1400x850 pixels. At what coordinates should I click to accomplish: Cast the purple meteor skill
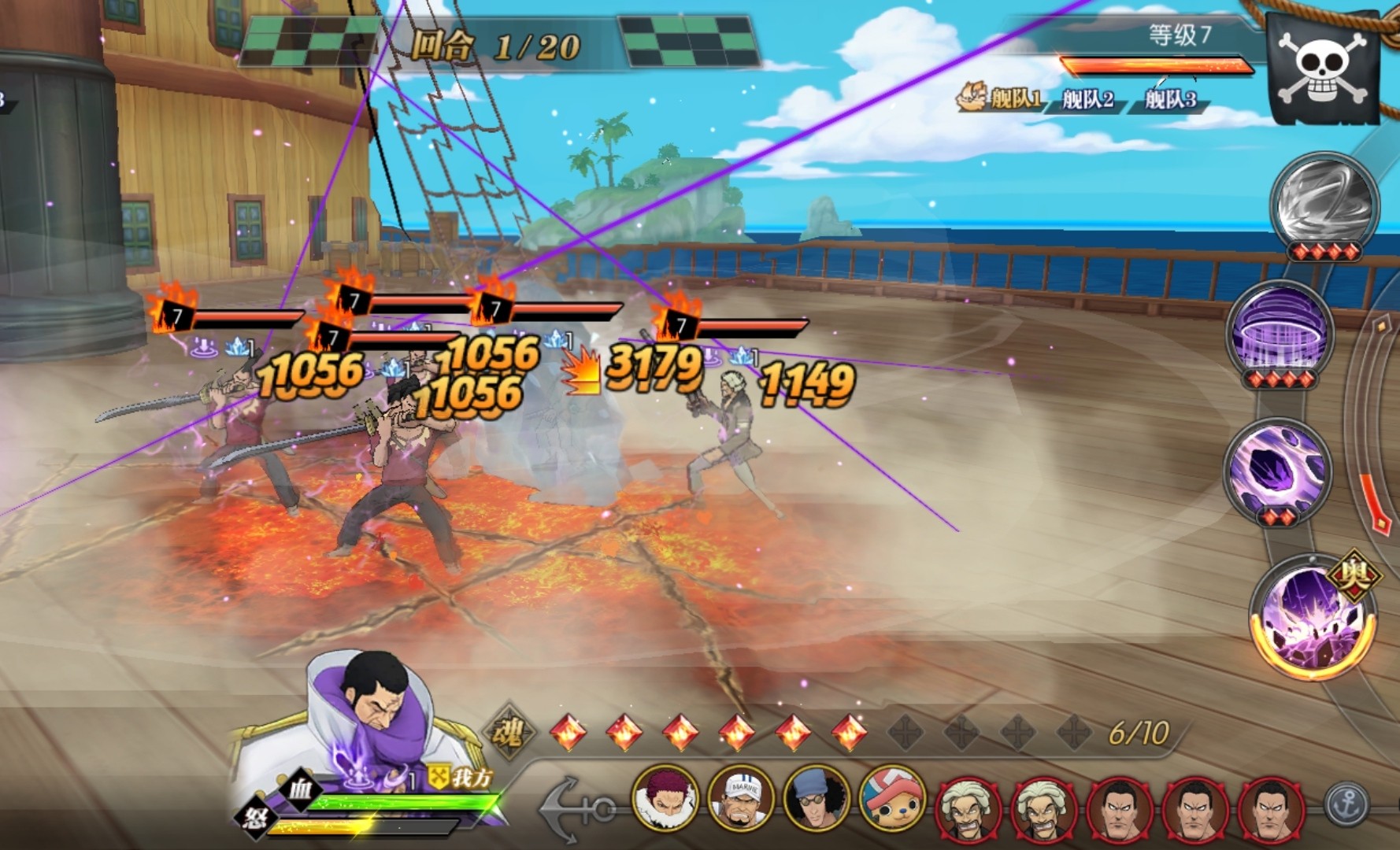pos(1277,468)
